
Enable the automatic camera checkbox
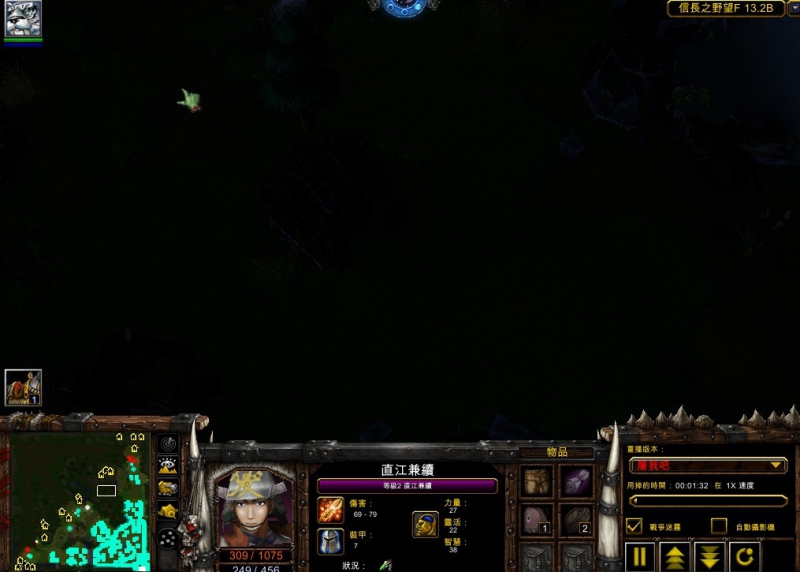[x=718, y=525]
